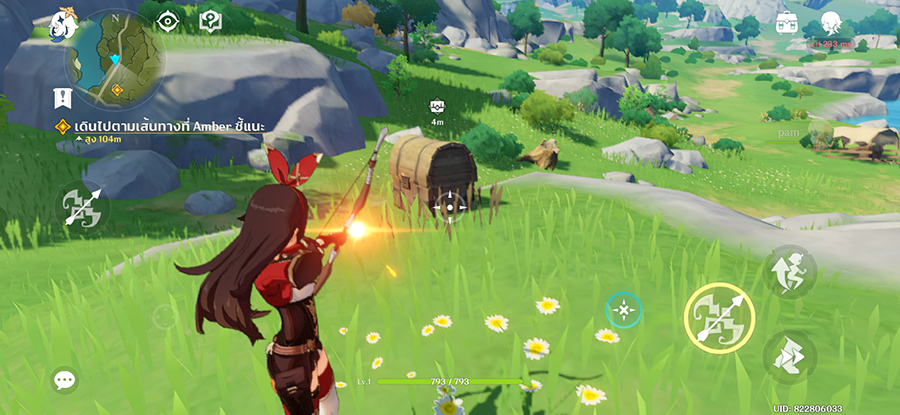Image resolution: width=900 pixels, height=415 pixels.
Task: Open the chat speech bubble
Action: pos(65,380)
